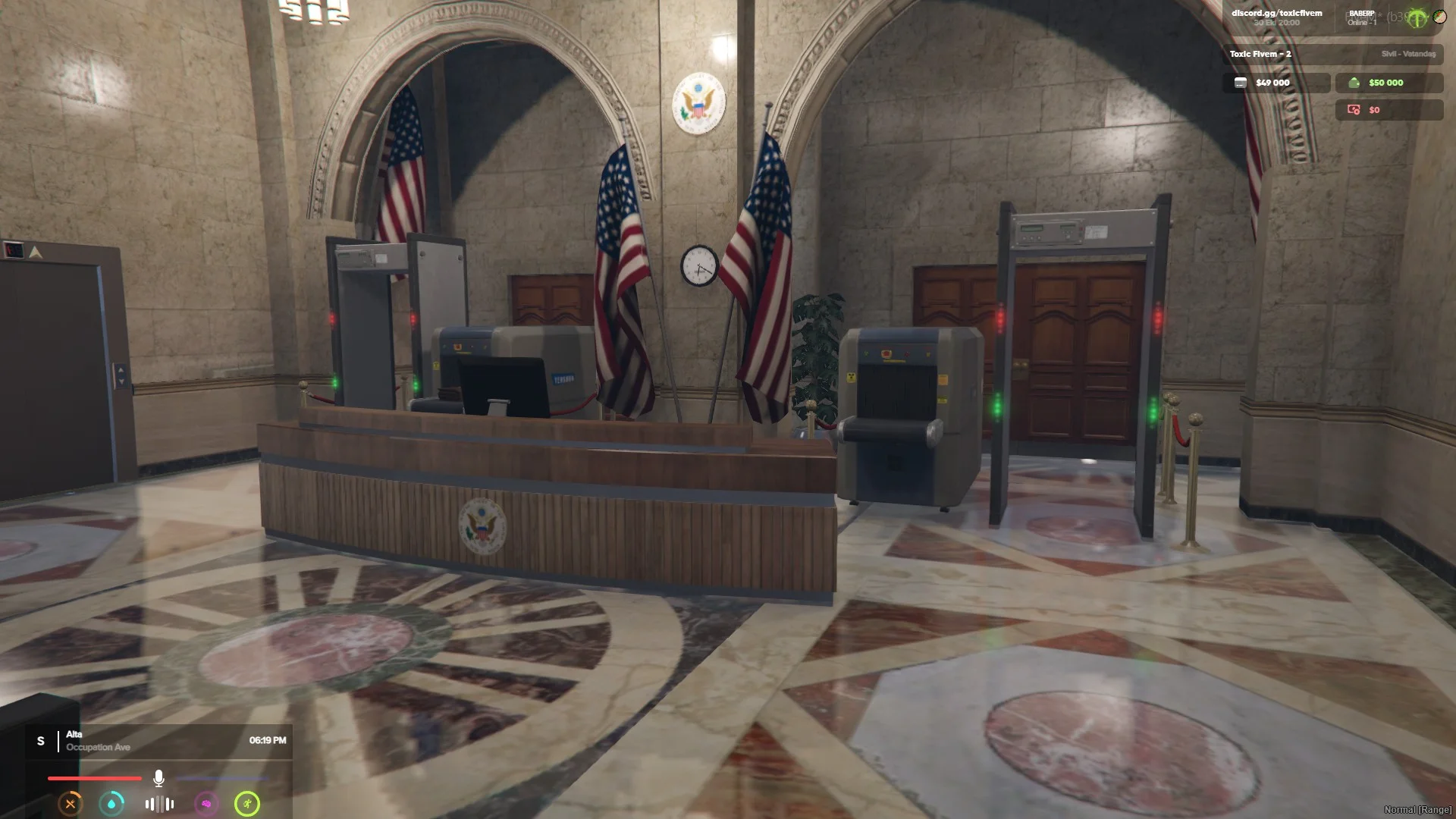
Task: Select the pink brain stress icon
Action: coord(206,804)
